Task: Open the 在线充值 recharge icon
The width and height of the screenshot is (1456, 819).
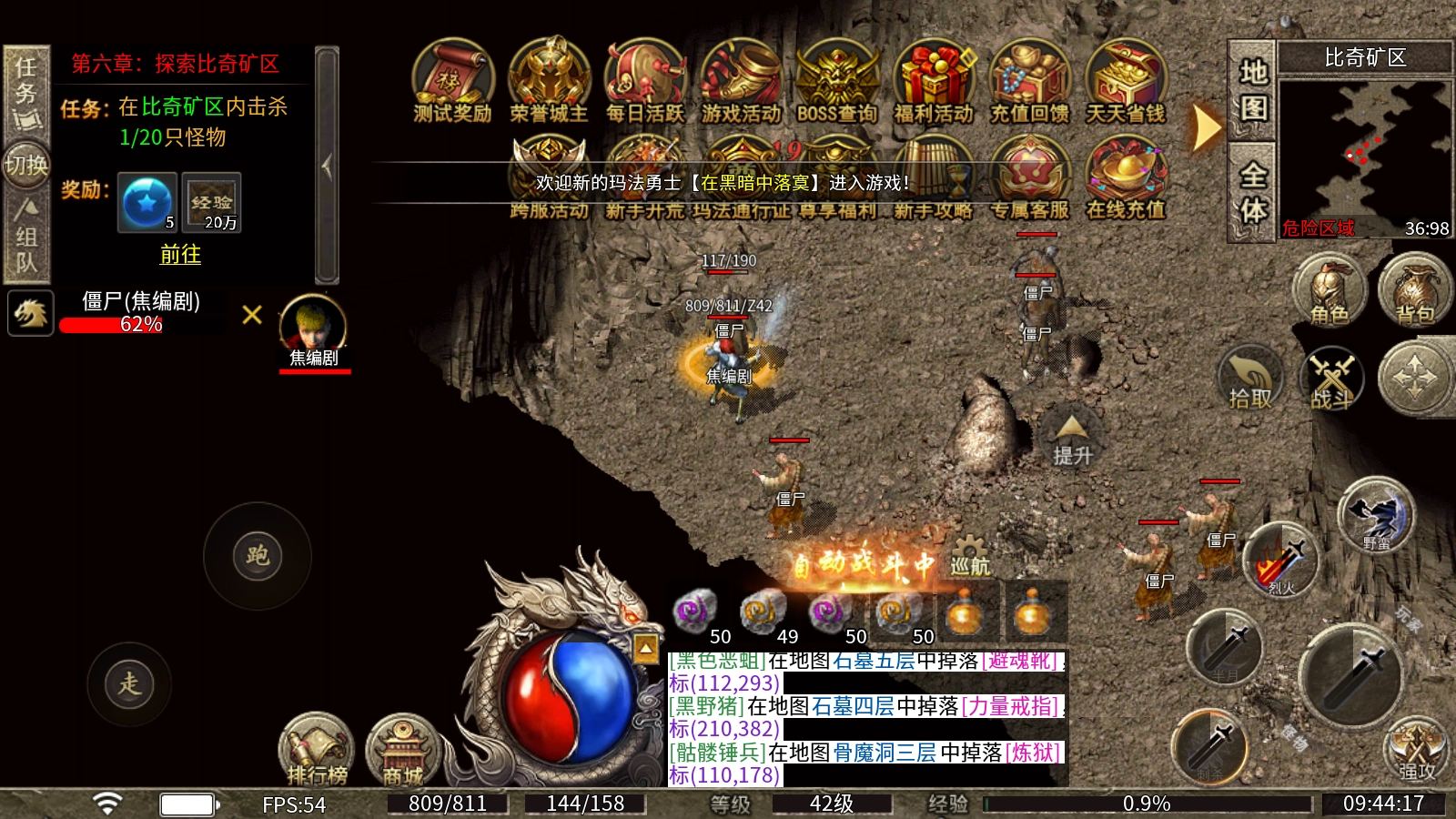Action: [x=1126, y=177]
